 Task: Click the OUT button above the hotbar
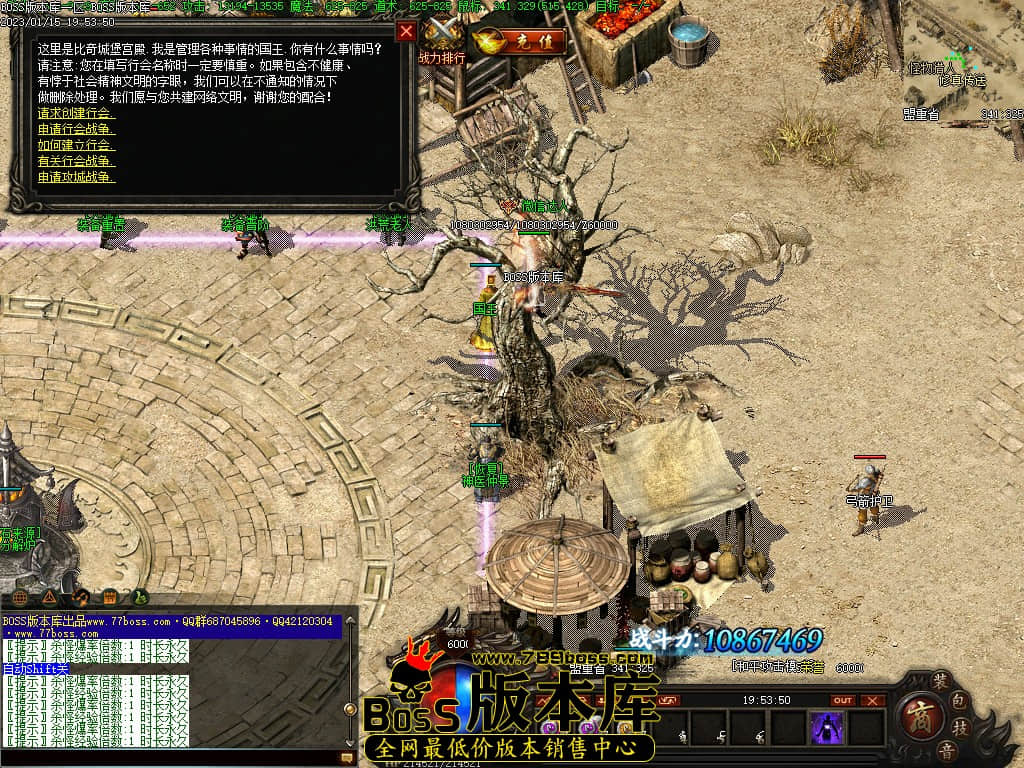point(843,700)
